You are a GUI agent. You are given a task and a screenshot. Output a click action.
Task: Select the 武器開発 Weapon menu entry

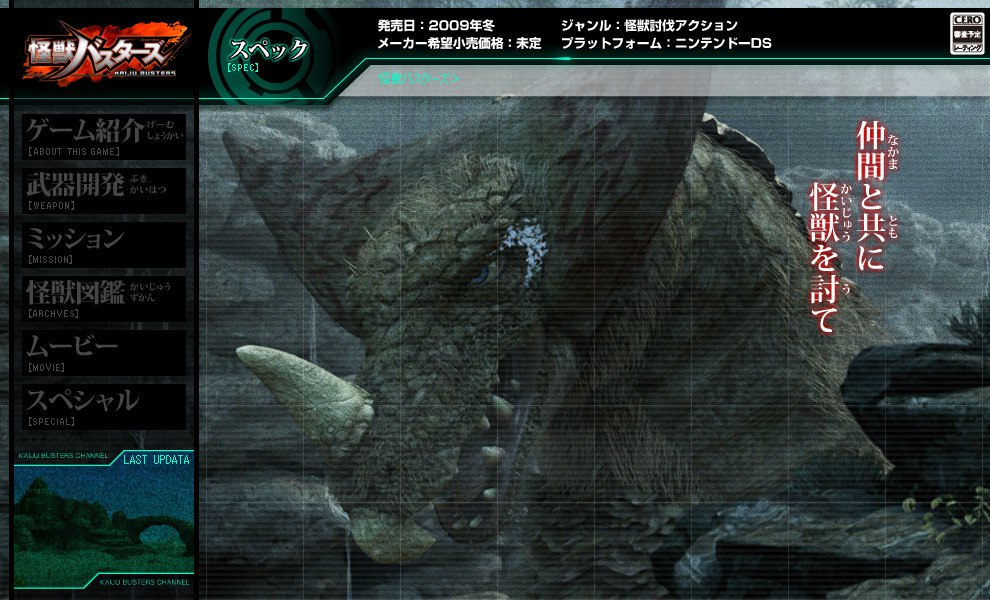[x=104, y=190]
